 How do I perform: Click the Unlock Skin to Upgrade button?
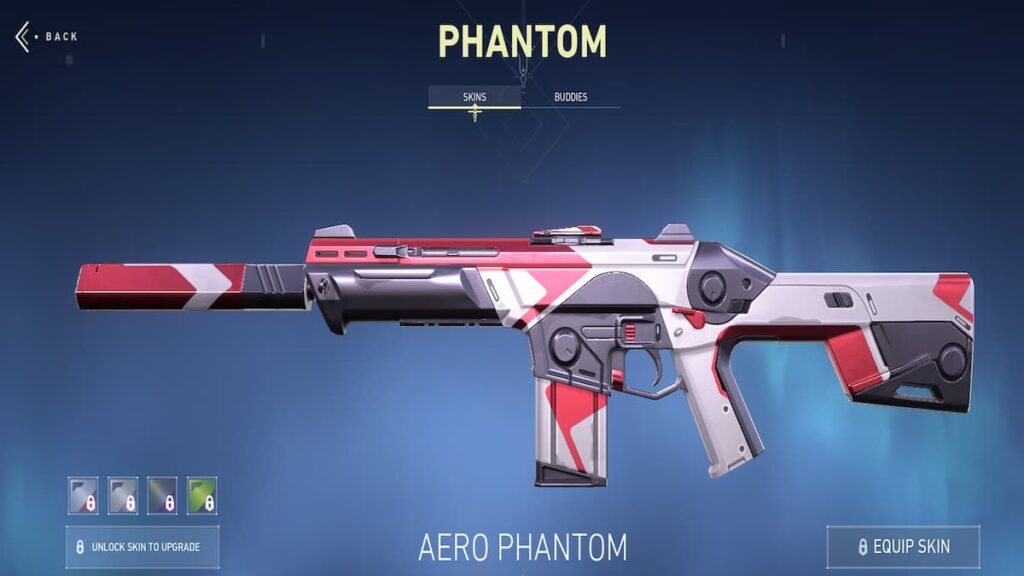click(x=142, y=547)
